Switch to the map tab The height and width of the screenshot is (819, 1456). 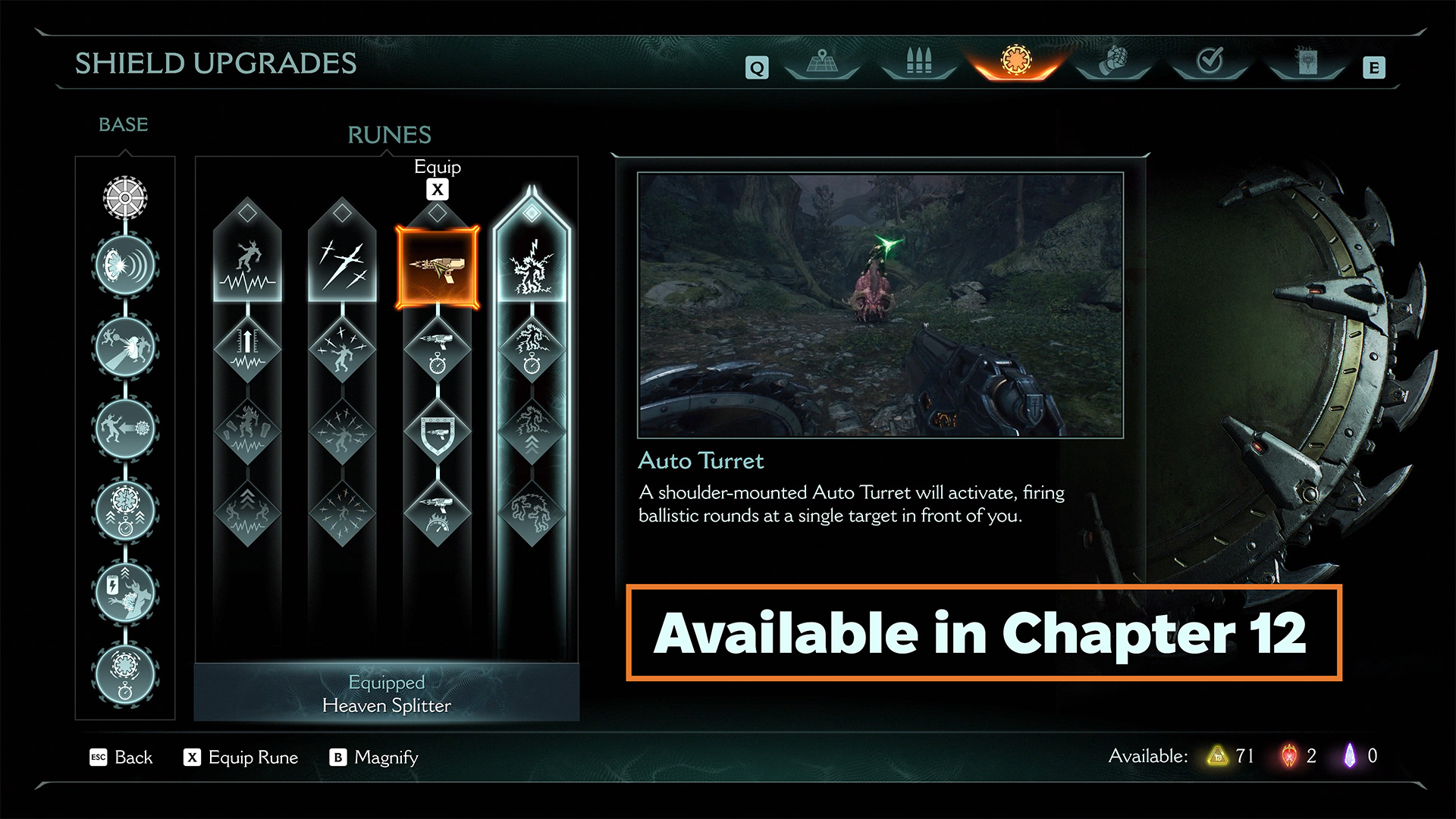pyautogui.click(x=822, y=61)
